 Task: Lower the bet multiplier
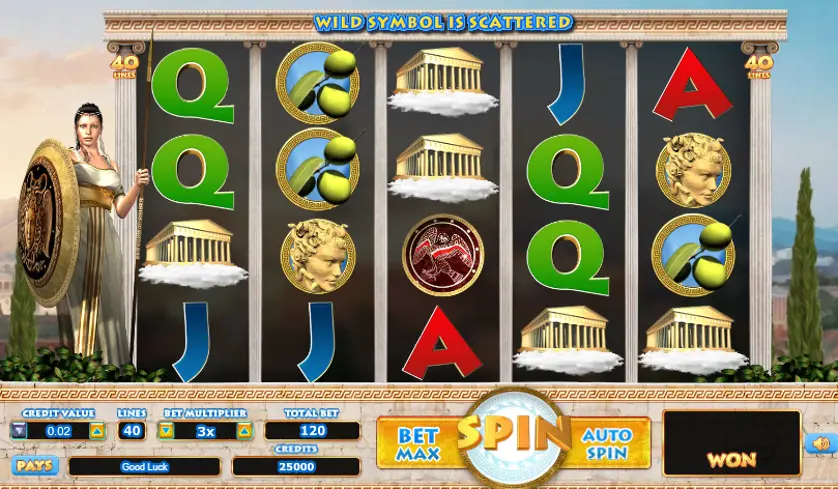[x=167, y=431]
